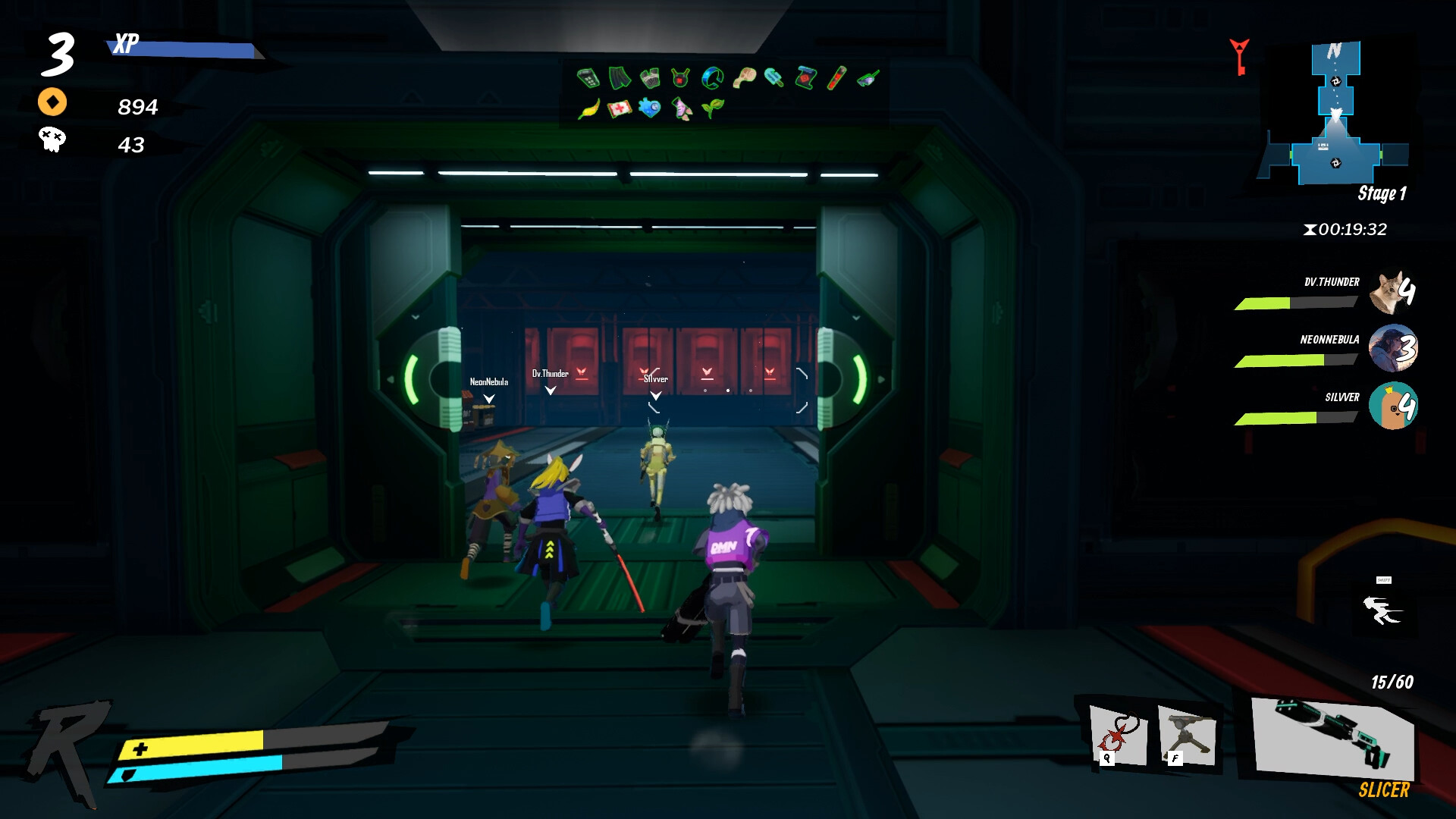Select the glove item icon

(649, 77)
